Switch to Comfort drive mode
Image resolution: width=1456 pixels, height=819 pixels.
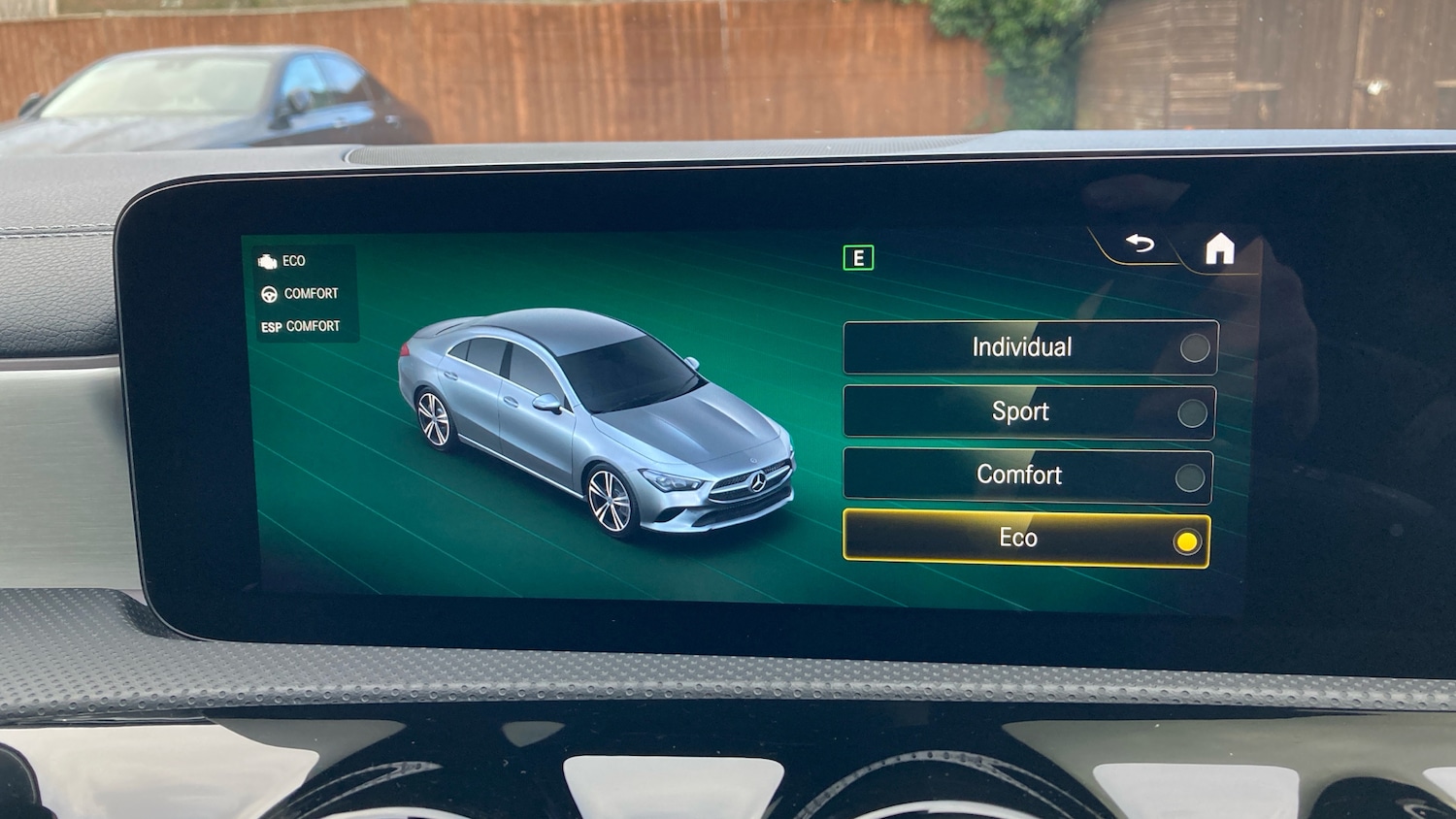[x=1024, y=475]
